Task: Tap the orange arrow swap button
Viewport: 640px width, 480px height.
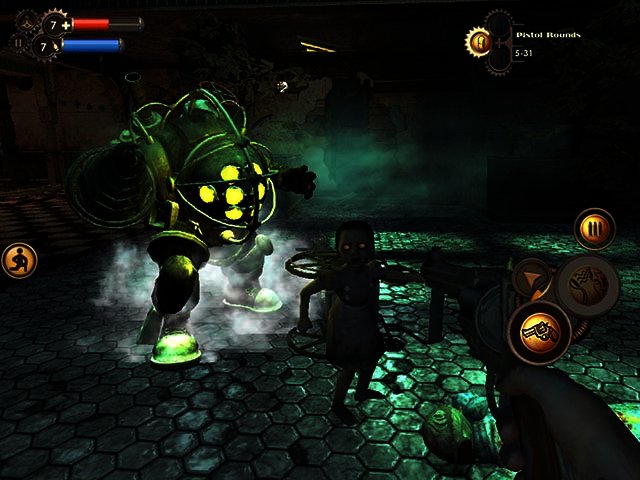Action: [530, 278]
